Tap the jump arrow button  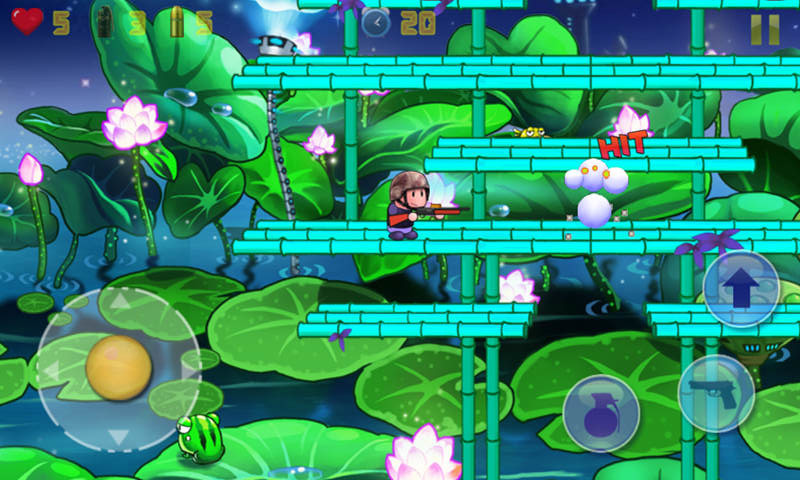[x=741, y=289]
